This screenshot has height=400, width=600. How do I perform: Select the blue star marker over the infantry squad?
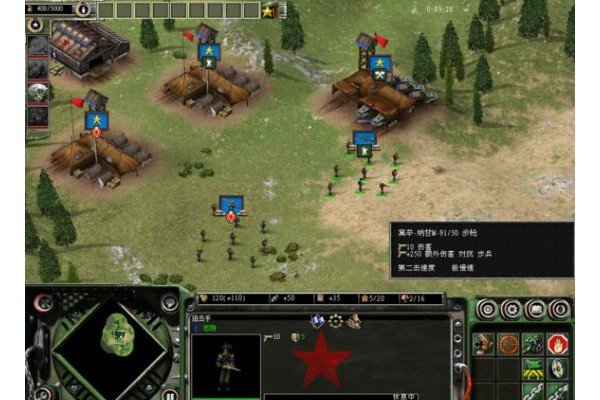(365, 147)
